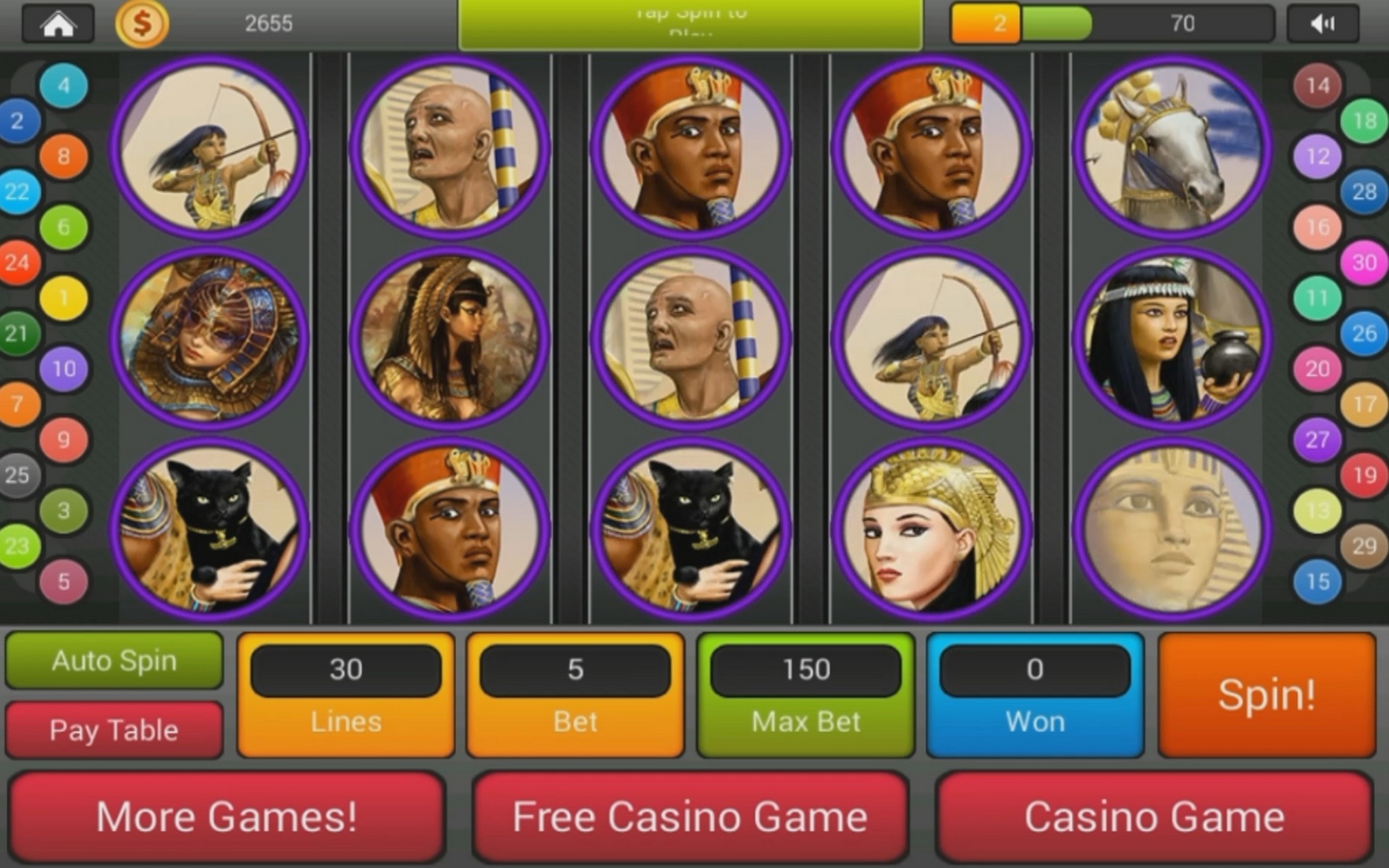Click the Casino Game button
Screen dimensions: 1389x868
click(1154, 817)
